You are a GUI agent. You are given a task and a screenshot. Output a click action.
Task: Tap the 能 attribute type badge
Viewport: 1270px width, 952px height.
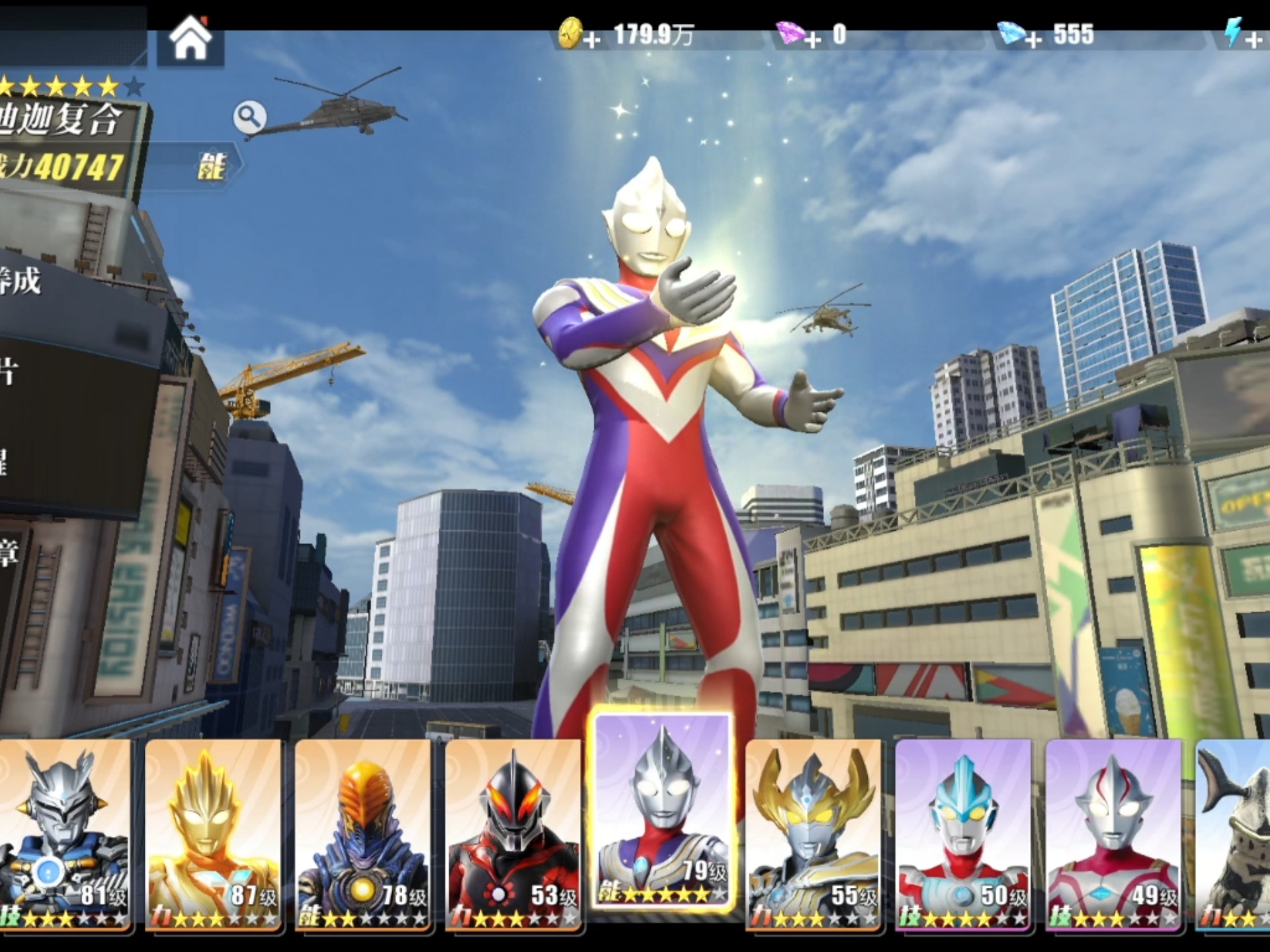211,166
